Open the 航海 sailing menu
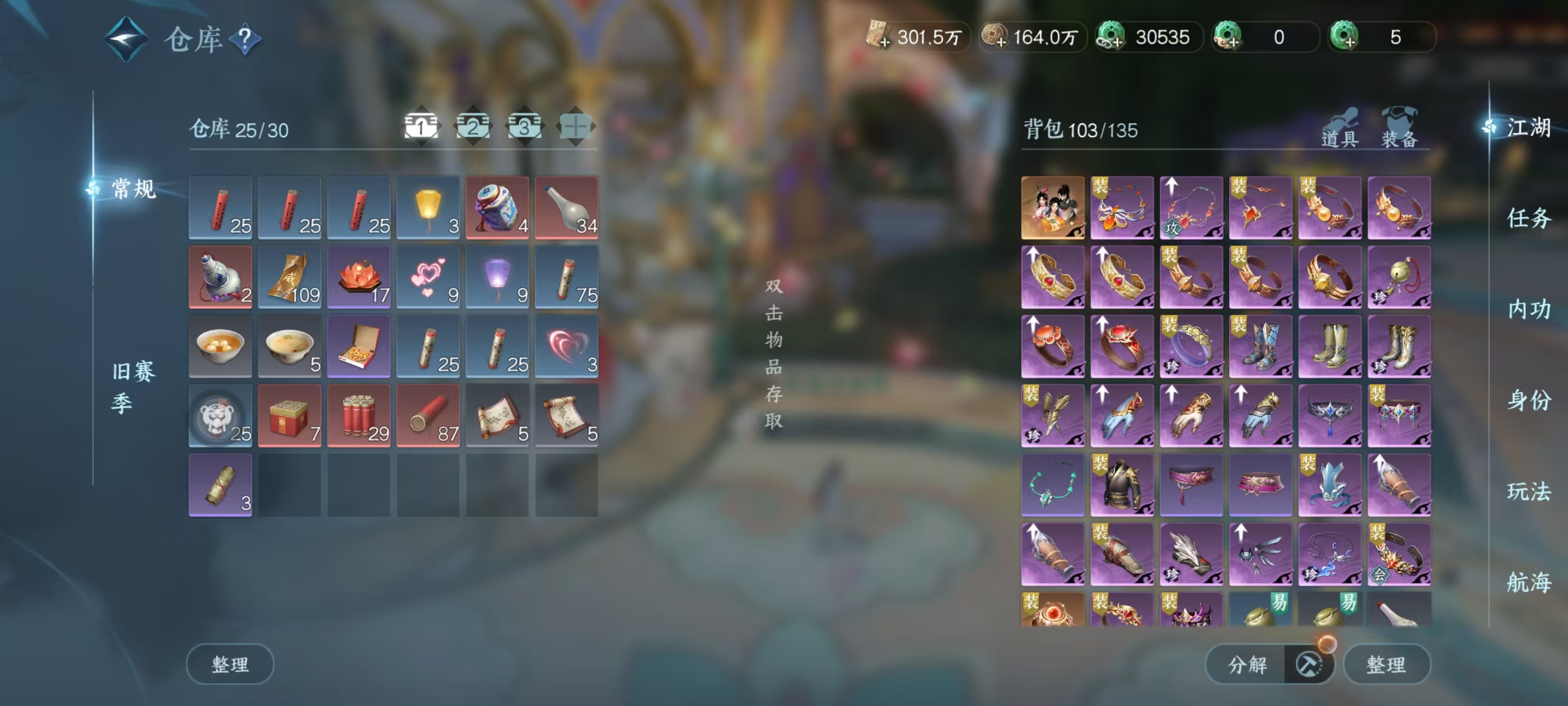Screen dimensions: 1568x706 (1528, 582)
